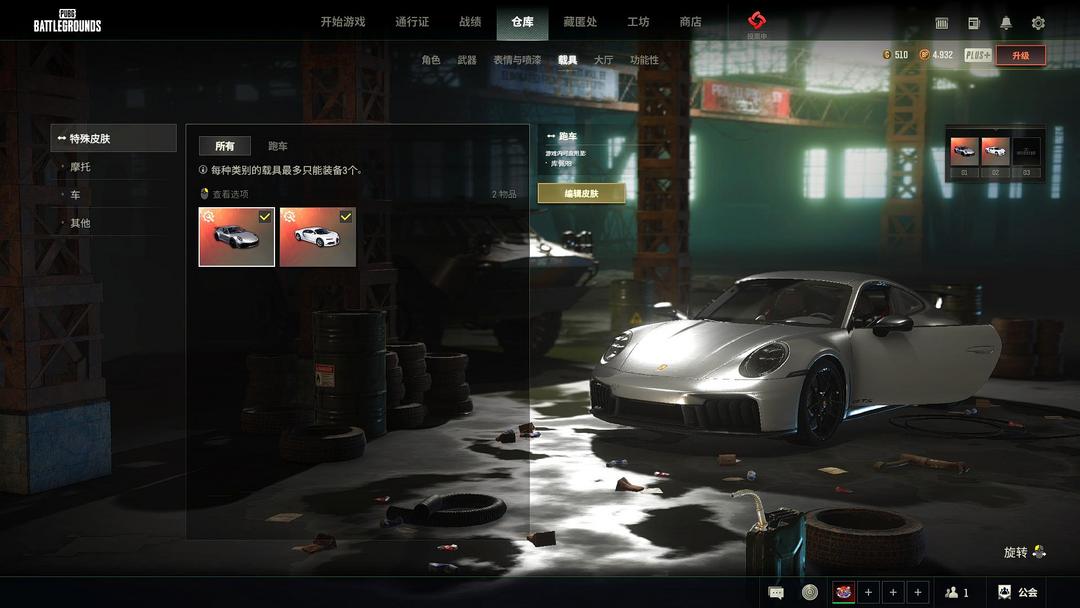
Task: Click the 编辑皮肤 edit skin button
Action: coord(581,193)
